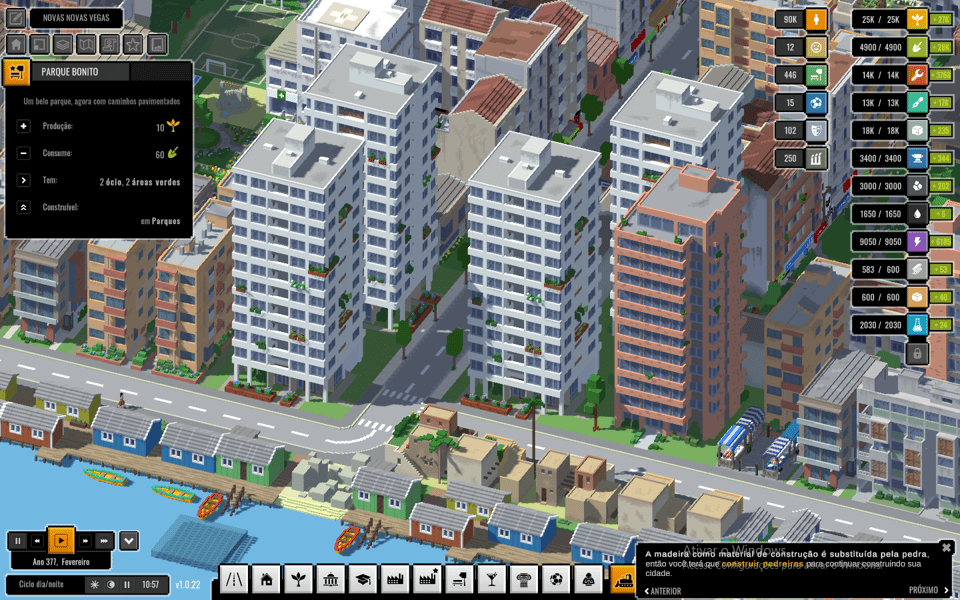Rename the city with the pencil edit button
Screen dimensions: 960x600
16,18
